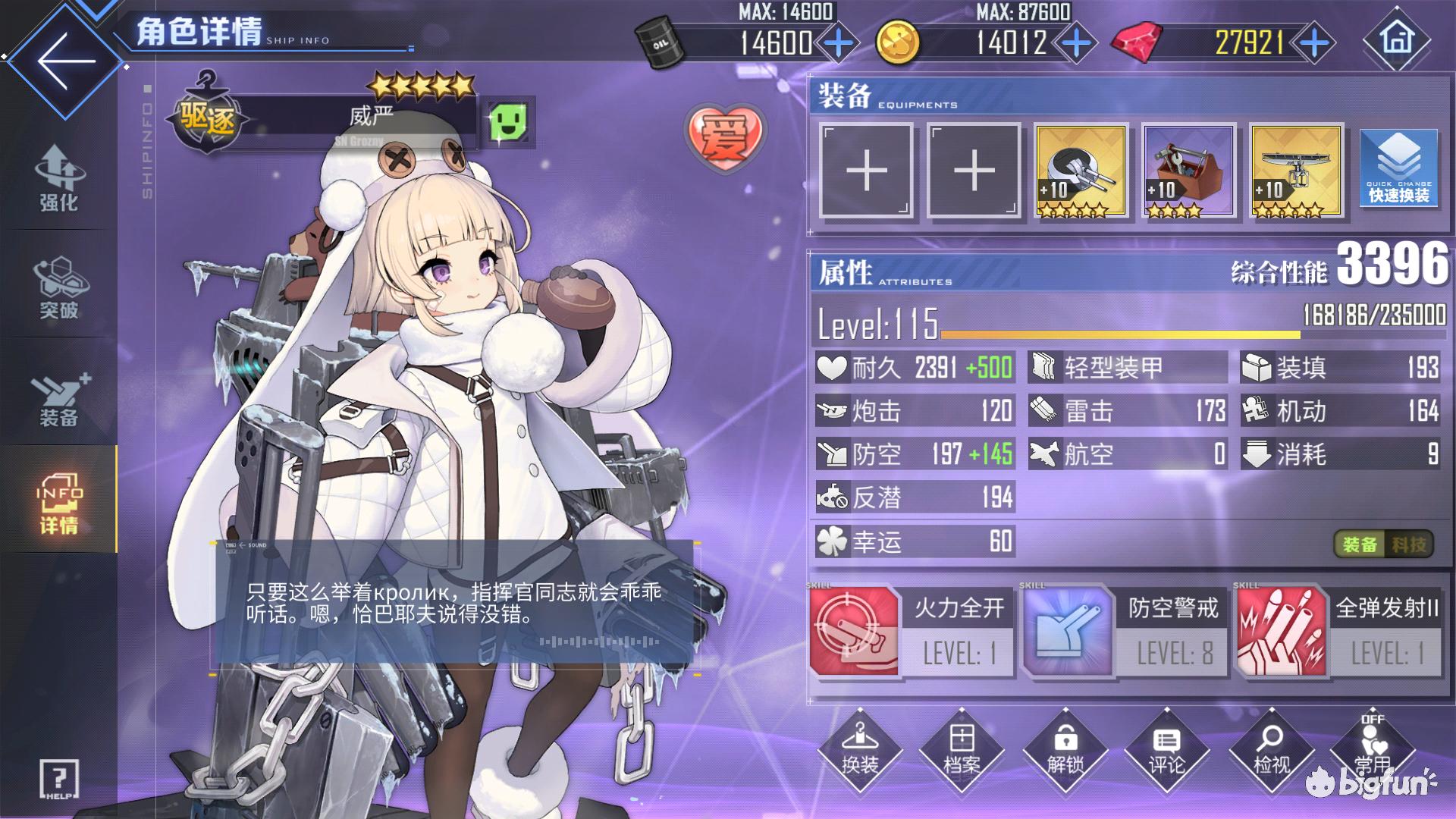Viewport: 1456px width, 819px height.
Task: Select the anti-air gun equipment slot
Action: click(x=1081, y=171)
